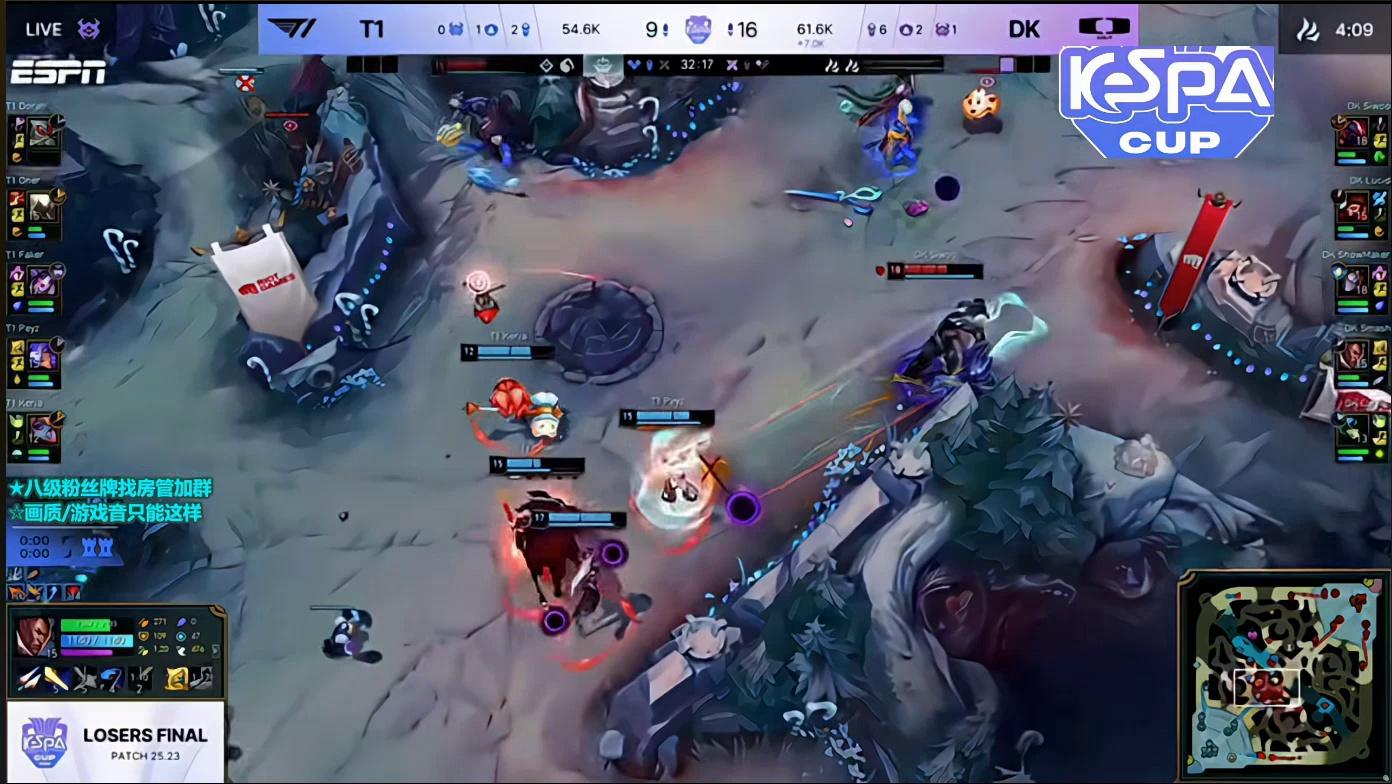Select T1 Doran's champion portrait
The width and height of the screenshot is (1392, 784).
coord(43,135)
